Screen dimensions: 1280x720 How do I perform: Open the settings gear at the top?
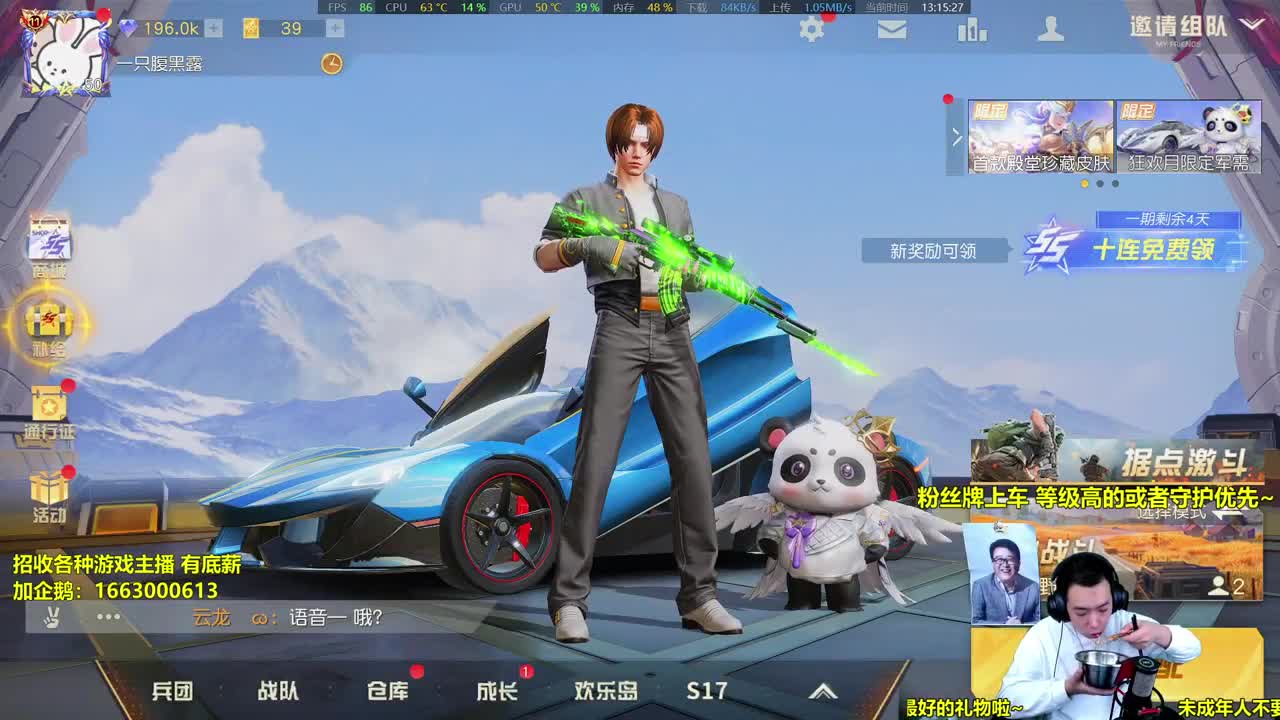pos(812,29)
